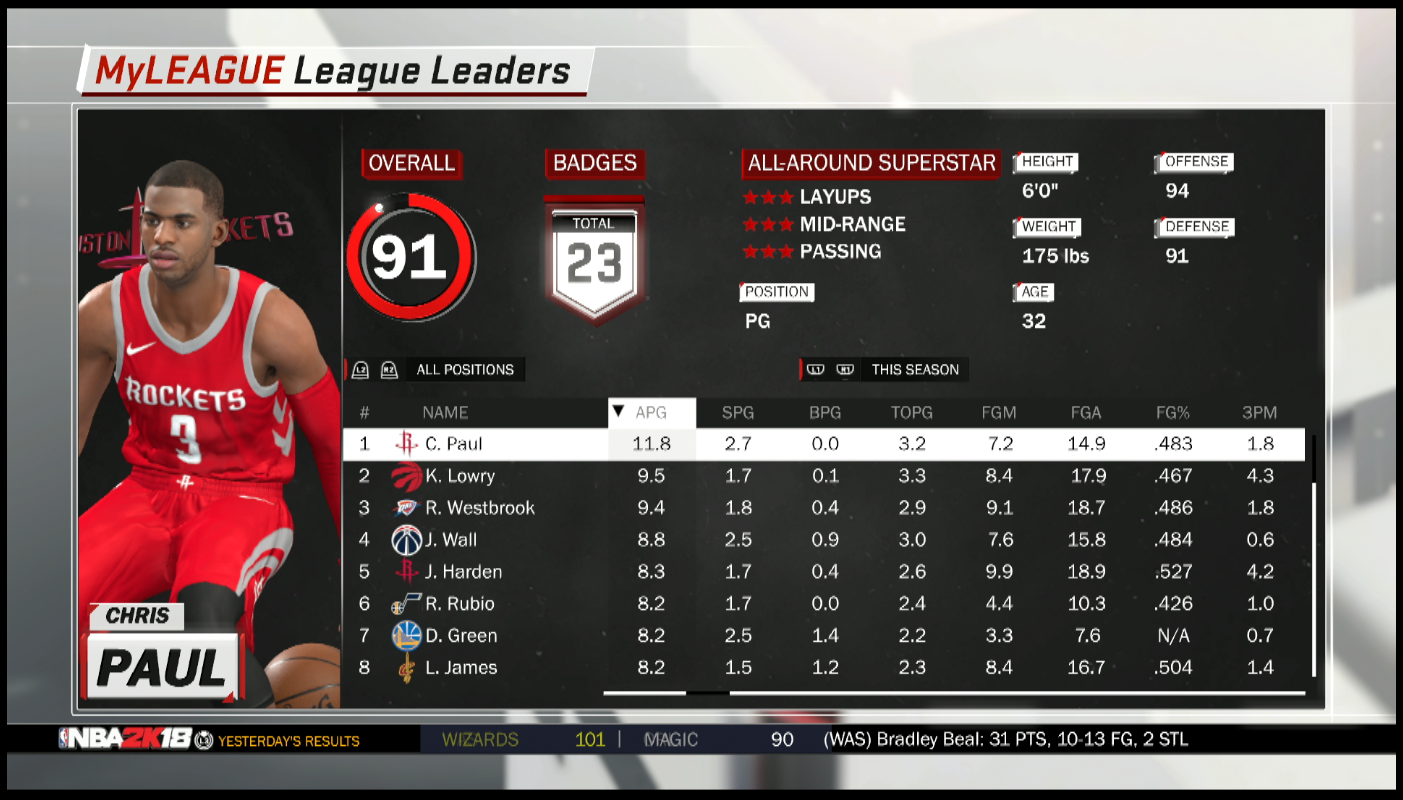Viewport: 1403px width, 800px height.
Task: Sort by FGM column header
Action: [x=999, y=412]
